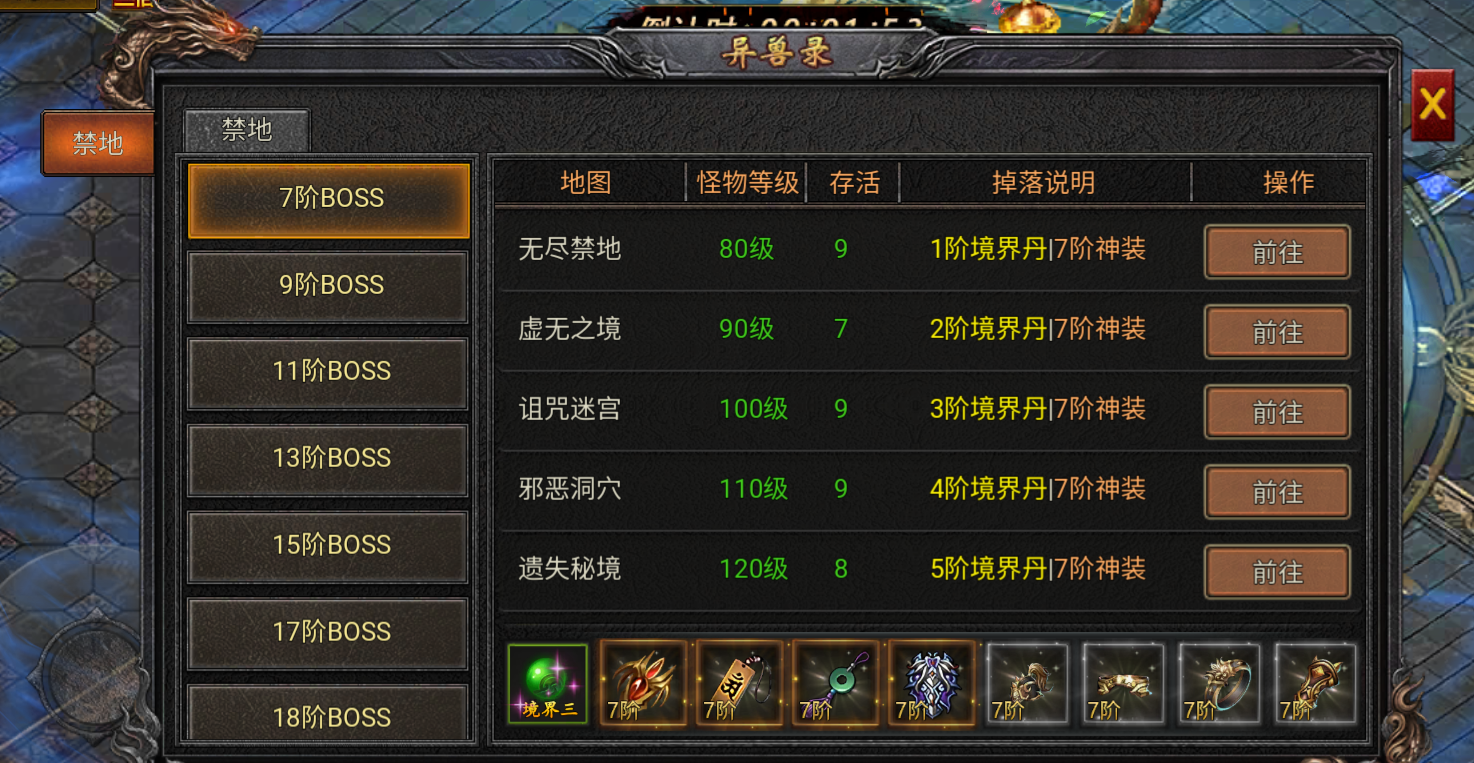This screenshot has height=763, width=1474.
Task: Open the 7阶 bracer icon at far right
Action: [x=1316, y=683]
